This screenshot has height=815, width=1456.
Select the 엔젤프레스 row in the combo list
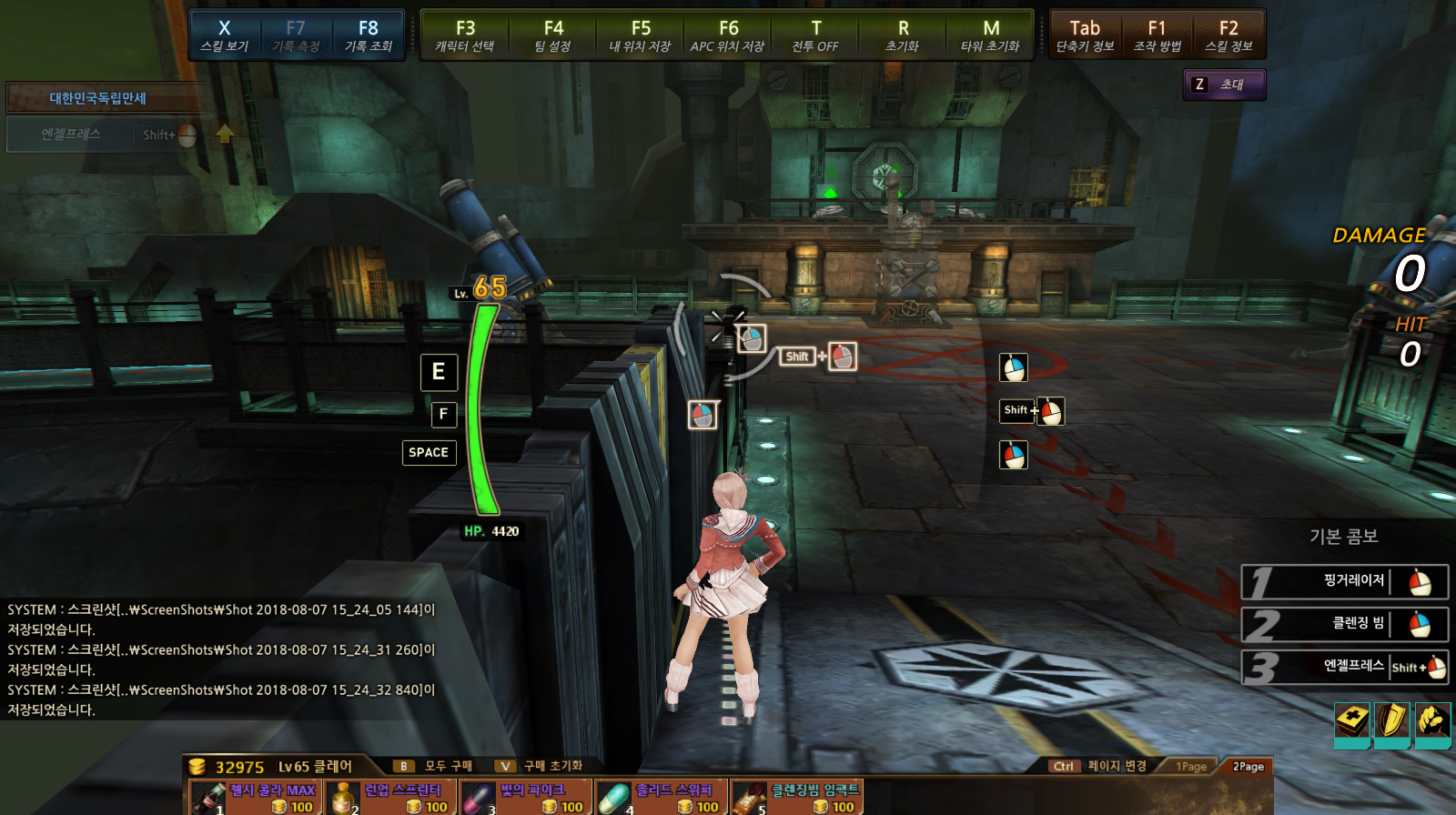pyautogui.click(x=1345, y=667)
